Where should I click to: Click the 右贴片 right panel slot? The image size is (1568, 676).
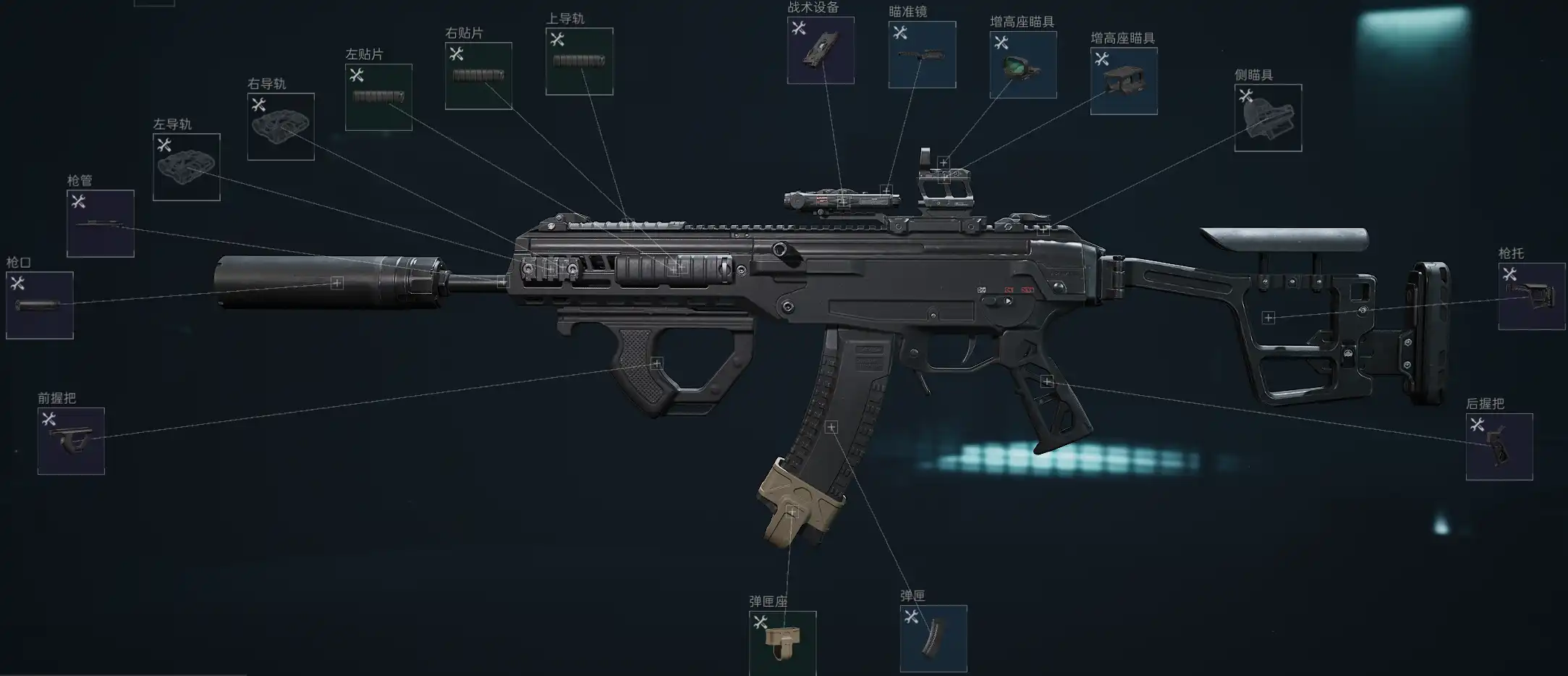[x=478, y=76]
